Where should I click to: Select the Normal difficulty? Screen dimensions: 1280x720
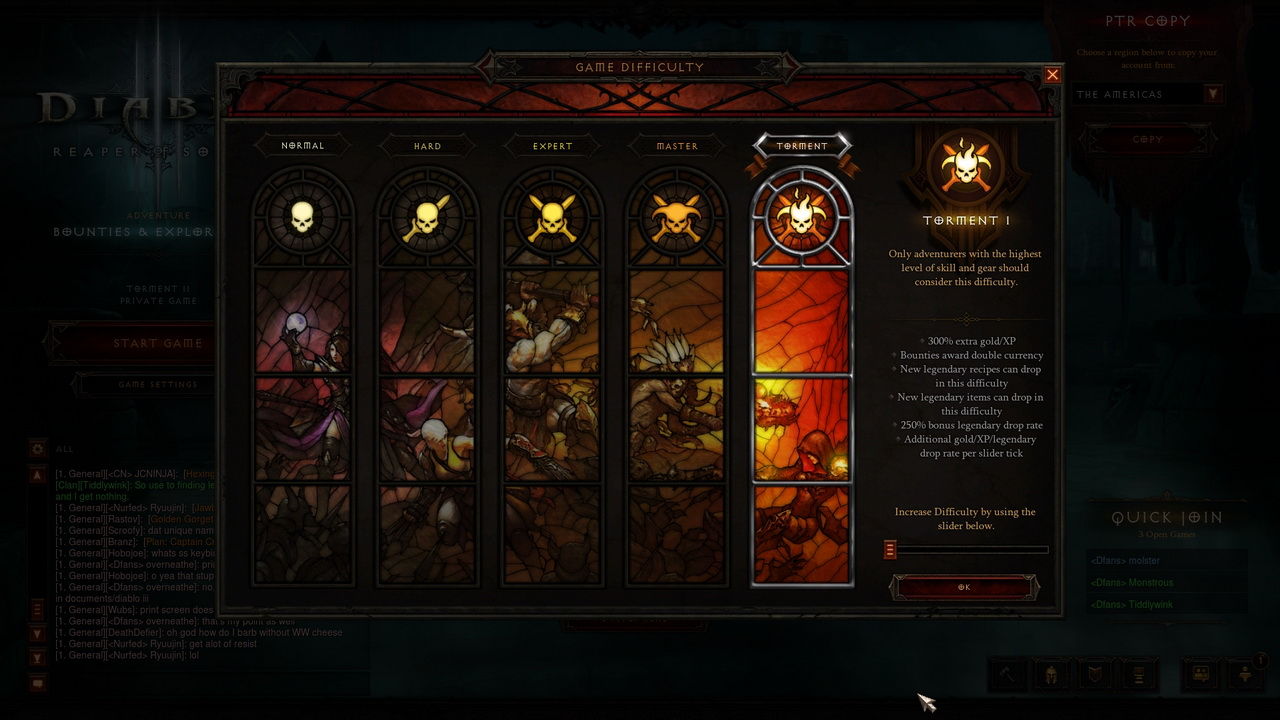302,146
